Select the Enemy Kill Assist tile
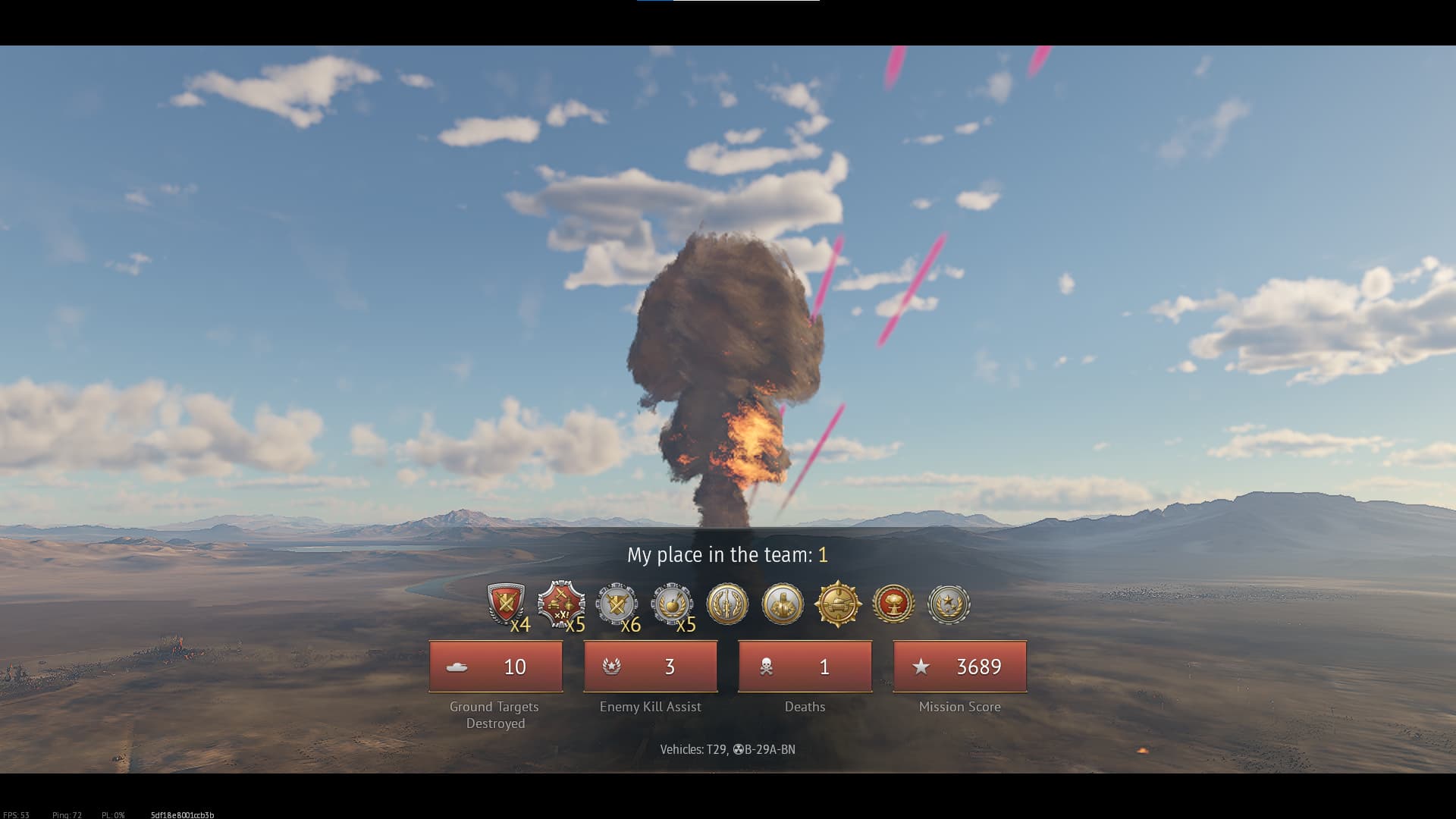Viewport: 1456px width, 819px height. [x=651, y=667]
